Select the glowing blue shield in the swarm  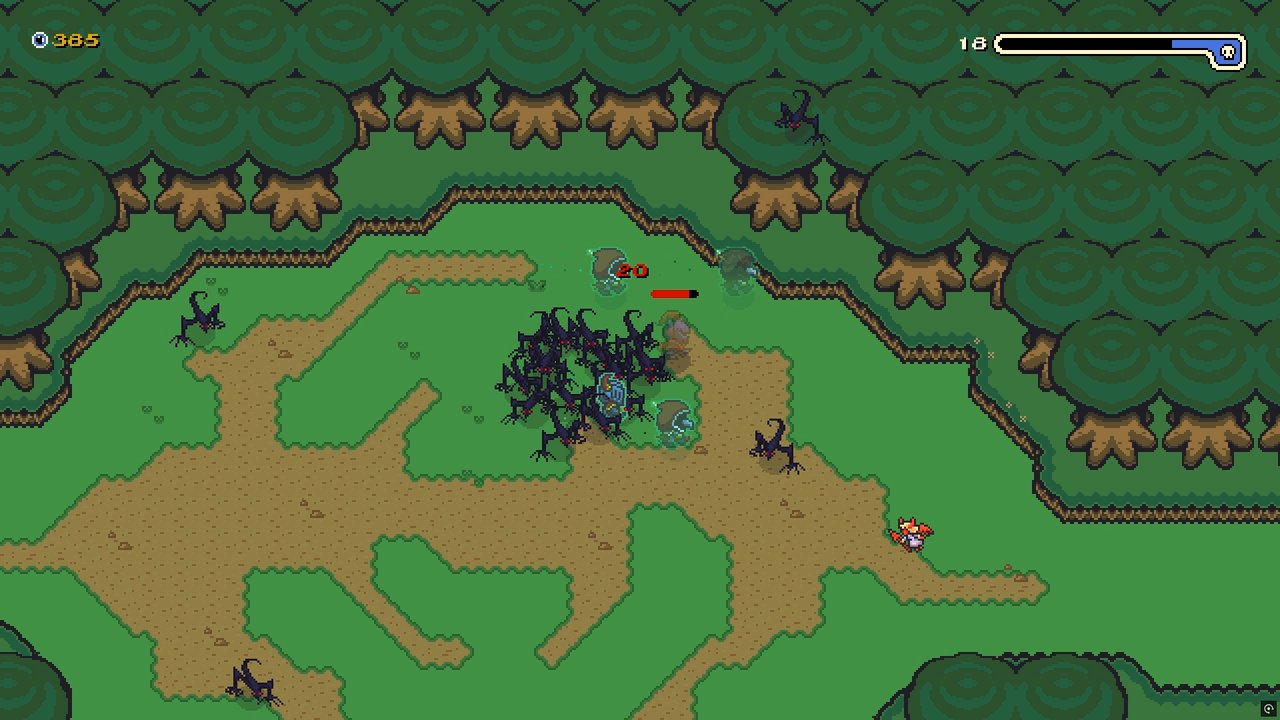click(x=614, y=392)
